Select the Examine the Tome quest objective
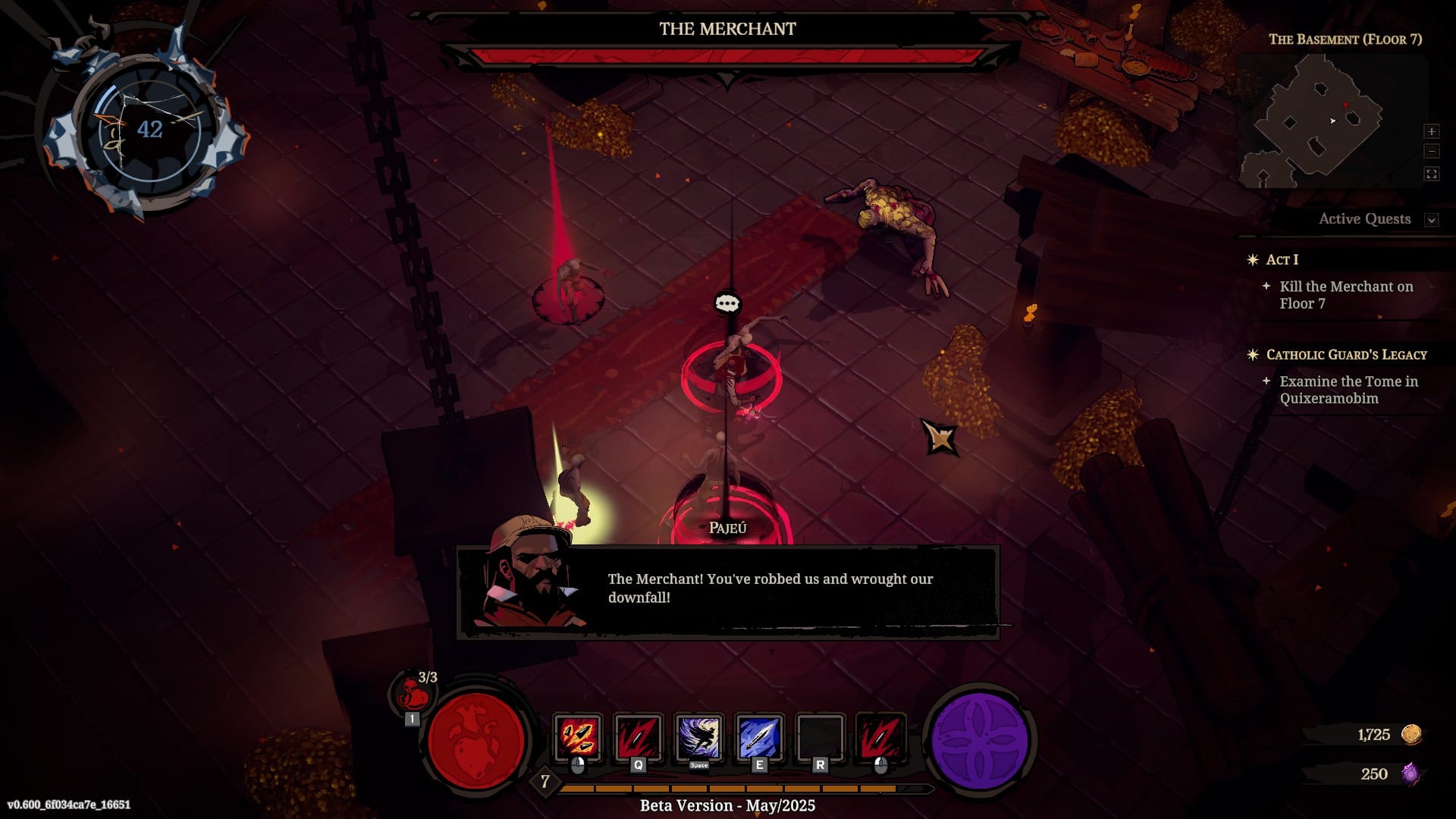 click(x=1348, y=390)
